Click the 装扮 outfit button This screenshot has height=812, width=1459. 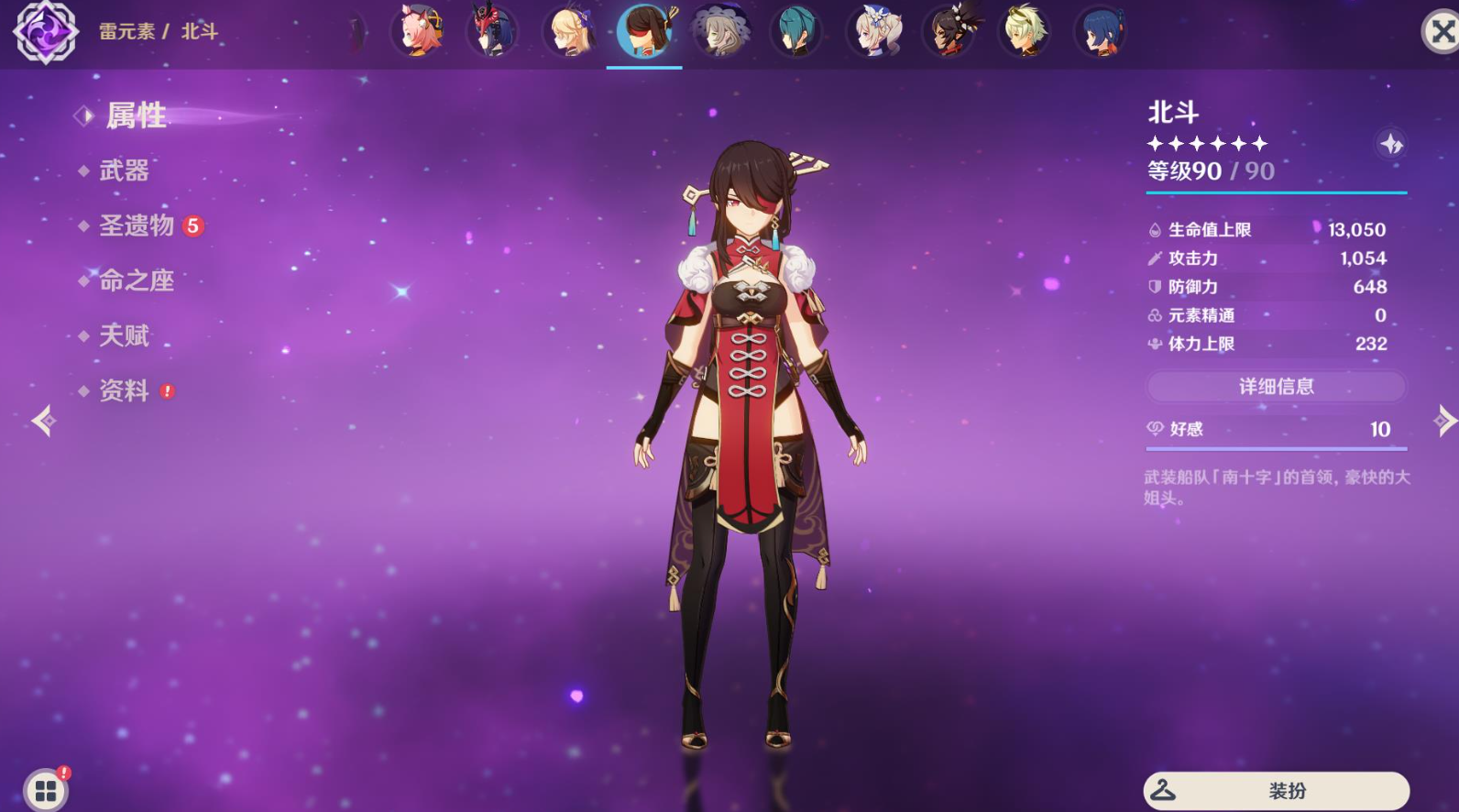click(x=1276, y=790)
